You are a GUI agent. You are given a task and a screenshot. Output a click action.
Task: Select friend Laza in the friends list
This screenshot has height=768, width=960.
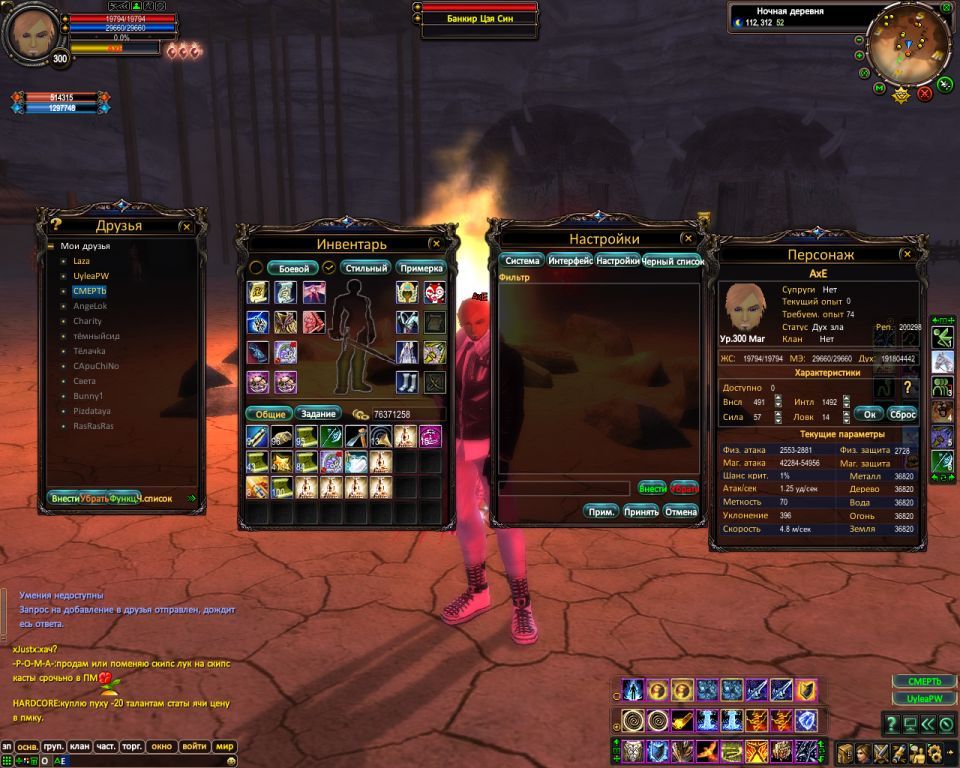[x=82, y=260]
